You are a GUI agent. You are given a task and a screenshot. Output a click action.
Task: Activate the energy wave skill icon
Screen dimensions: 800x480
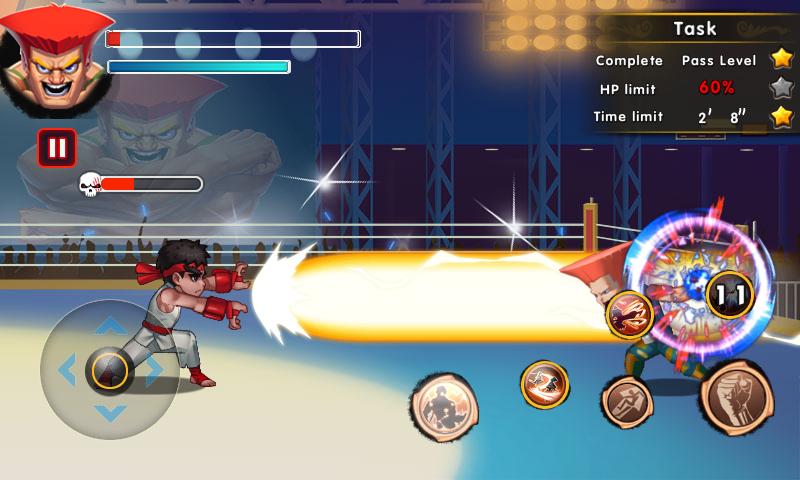click(629, 314)
